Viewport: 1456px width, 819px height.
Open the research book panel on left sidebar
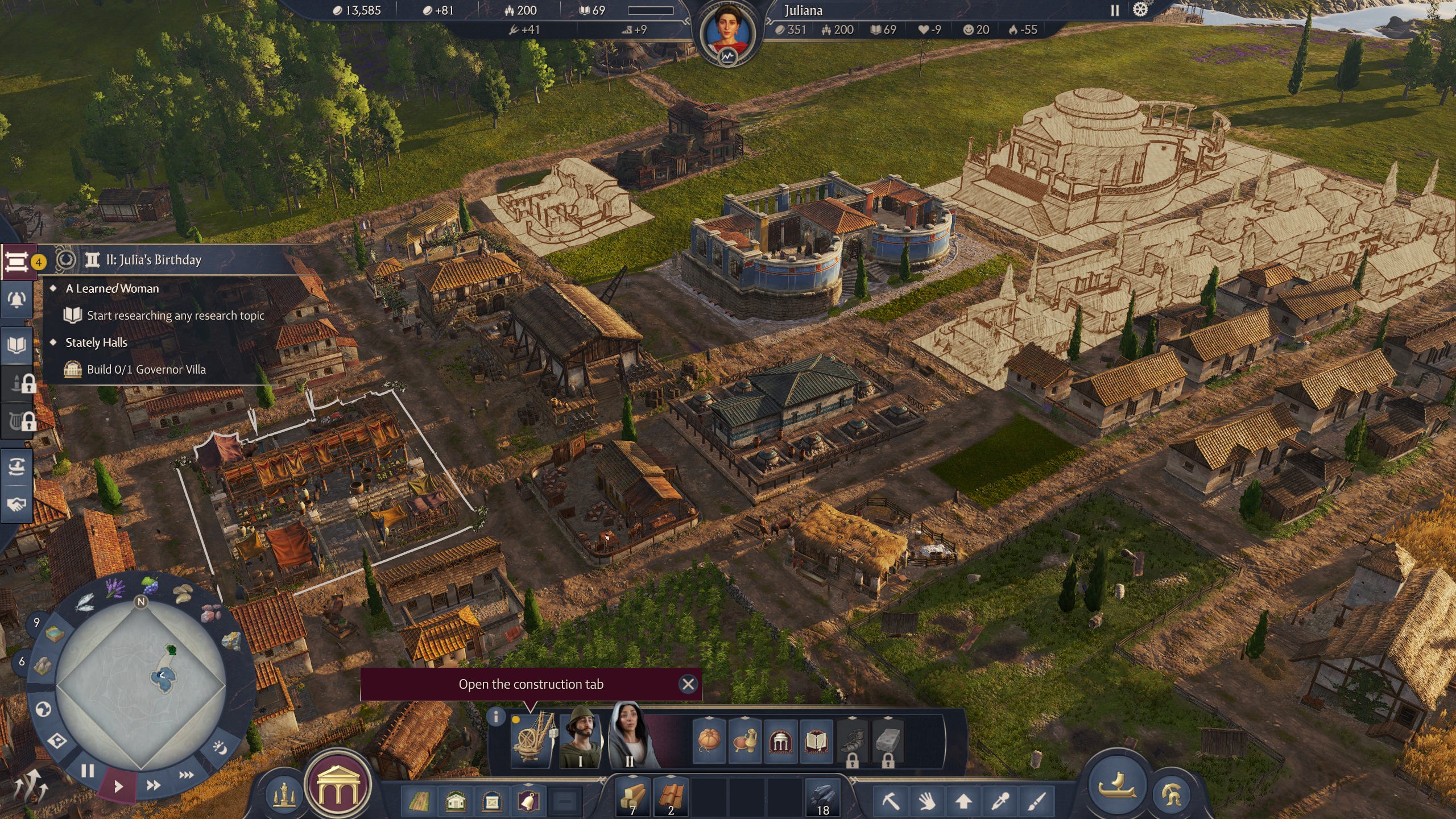(x=17, y=345)
